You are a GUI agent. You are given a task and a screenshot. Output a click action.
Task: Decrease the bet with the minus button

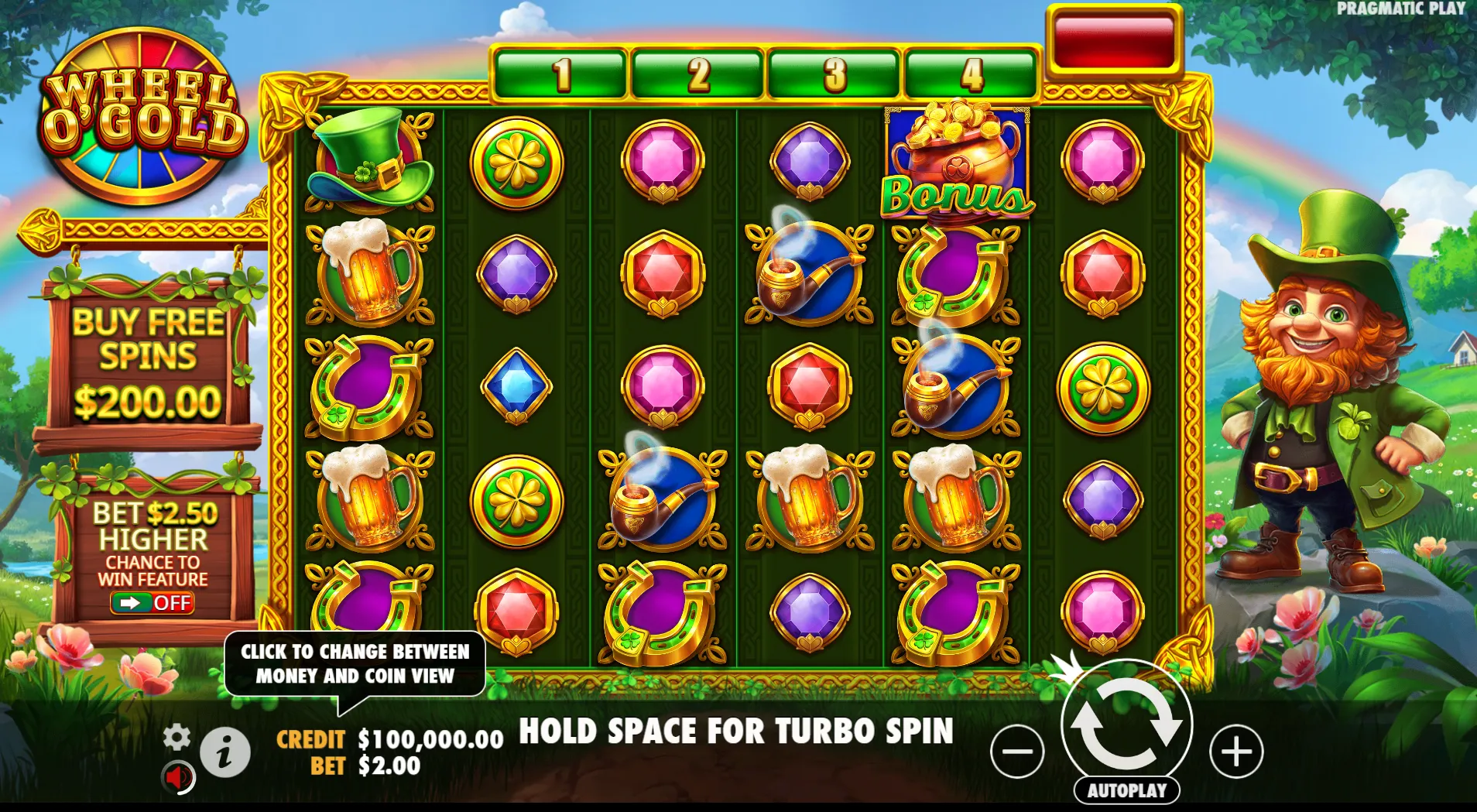tap(1017, 751)
